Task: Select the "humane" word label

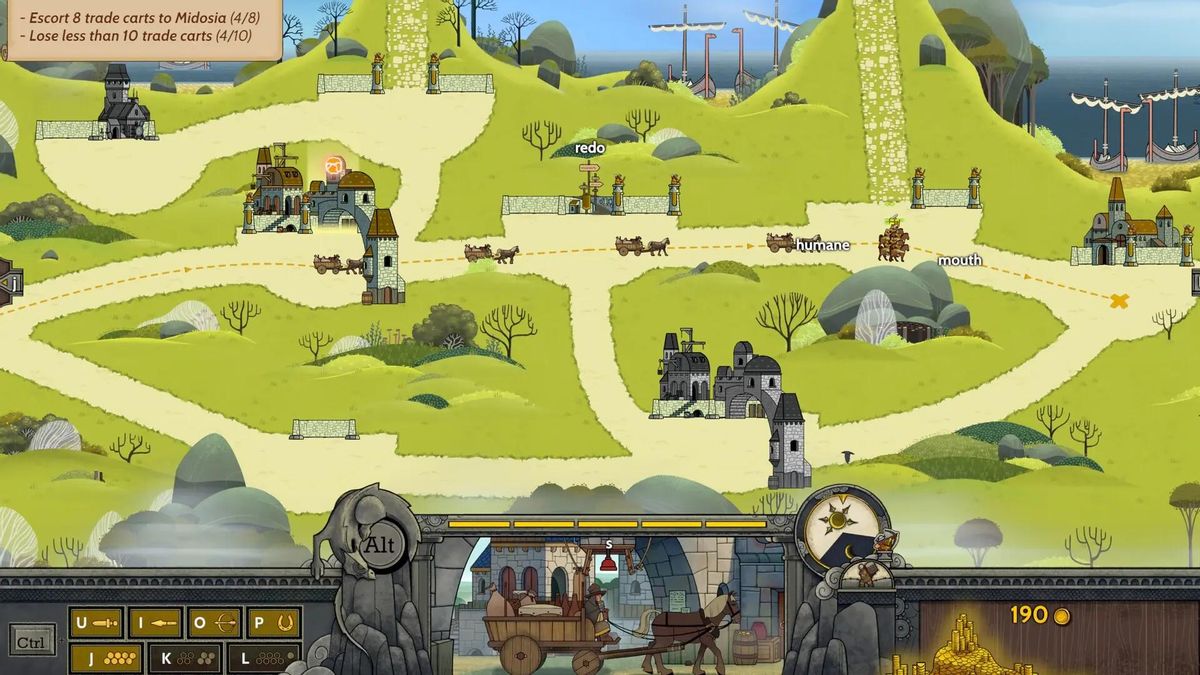Action: 824,245
